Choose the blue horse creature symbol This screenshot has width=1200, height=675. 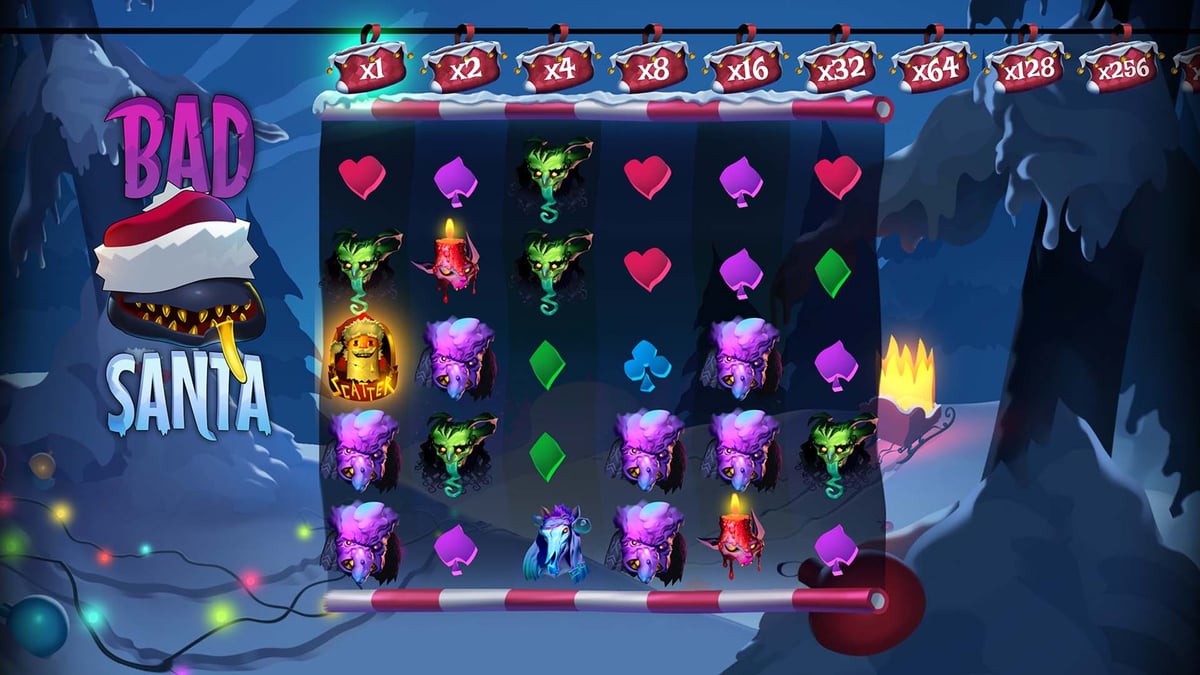551,543
